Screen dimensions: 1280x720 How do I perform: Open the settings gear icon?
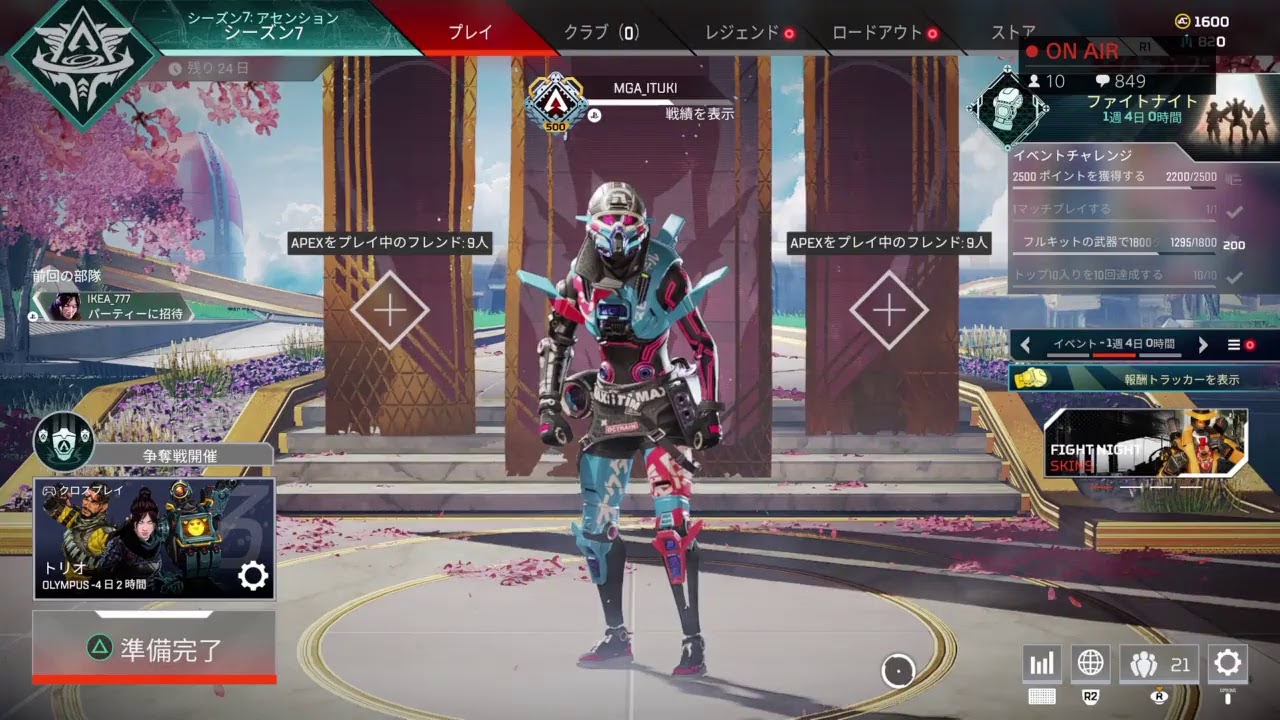tap(1227, 663)
